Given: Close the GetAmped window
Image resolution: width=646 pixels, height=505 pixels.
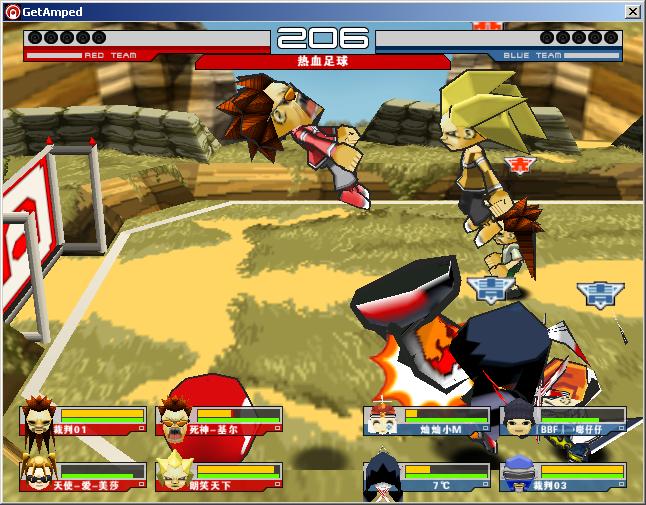Looking at the screenshot, I should tap(633, 11).
